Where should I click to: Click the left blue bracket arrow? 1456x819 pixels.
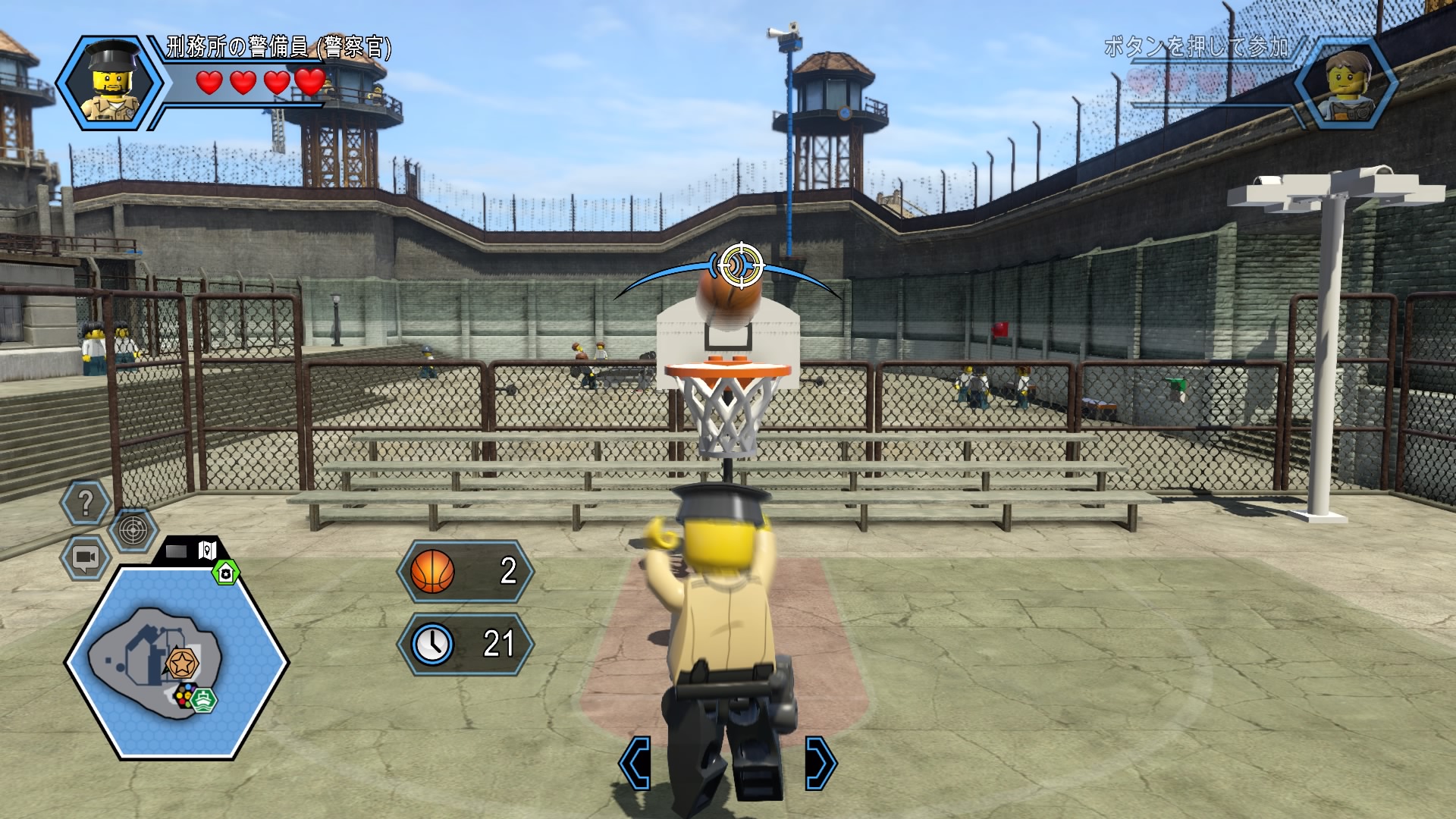635,762
